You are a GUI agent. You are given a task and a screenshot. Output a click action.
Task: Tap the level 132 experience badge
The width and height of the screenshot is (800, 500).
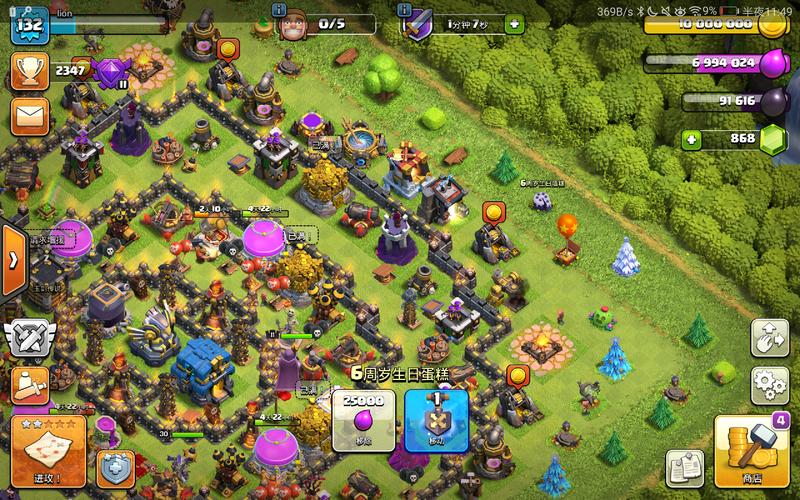click(31, 22)
